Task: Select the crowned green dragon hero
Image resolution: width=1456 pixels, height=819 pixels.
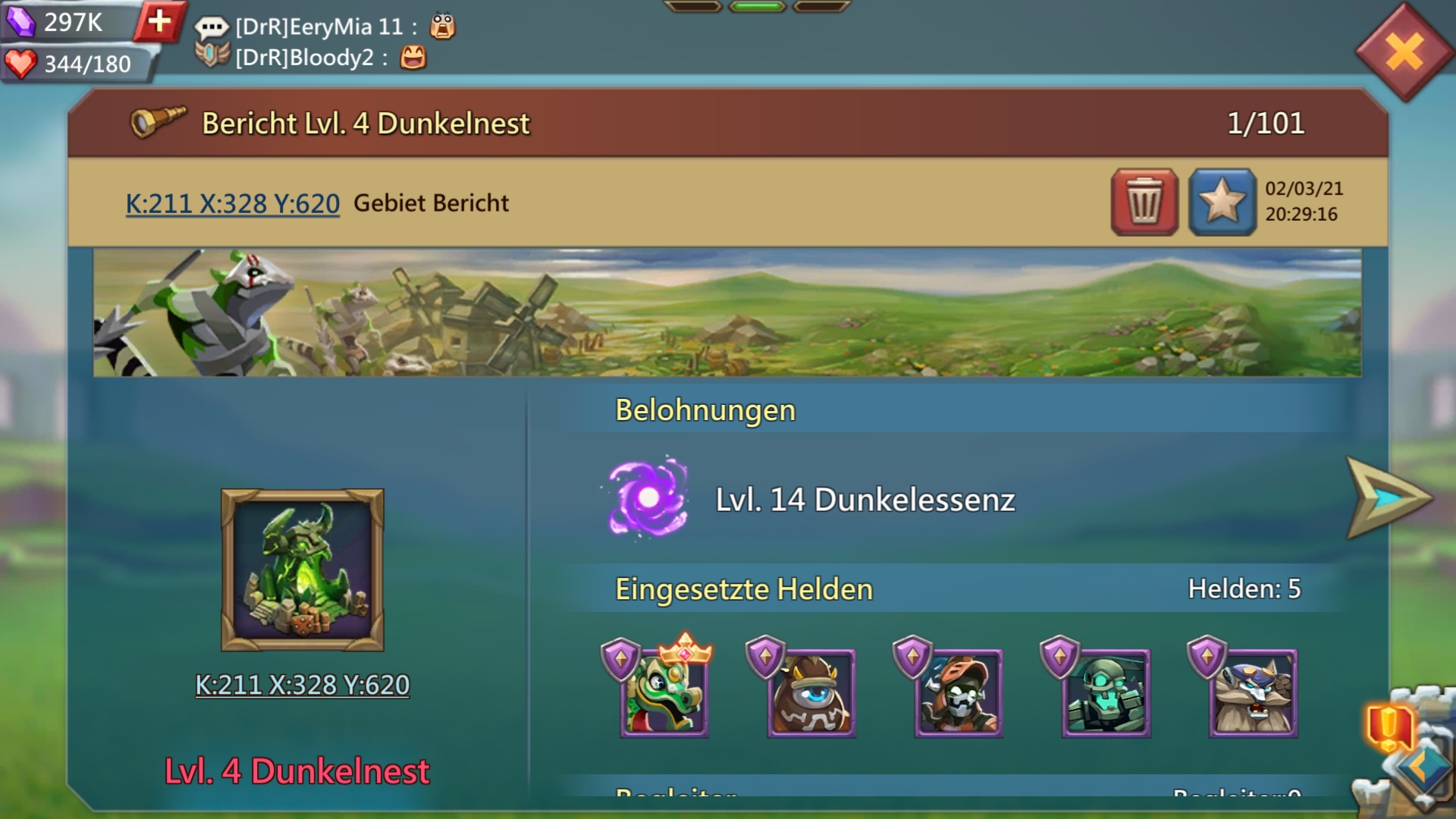Action: [x=664, y=692]
